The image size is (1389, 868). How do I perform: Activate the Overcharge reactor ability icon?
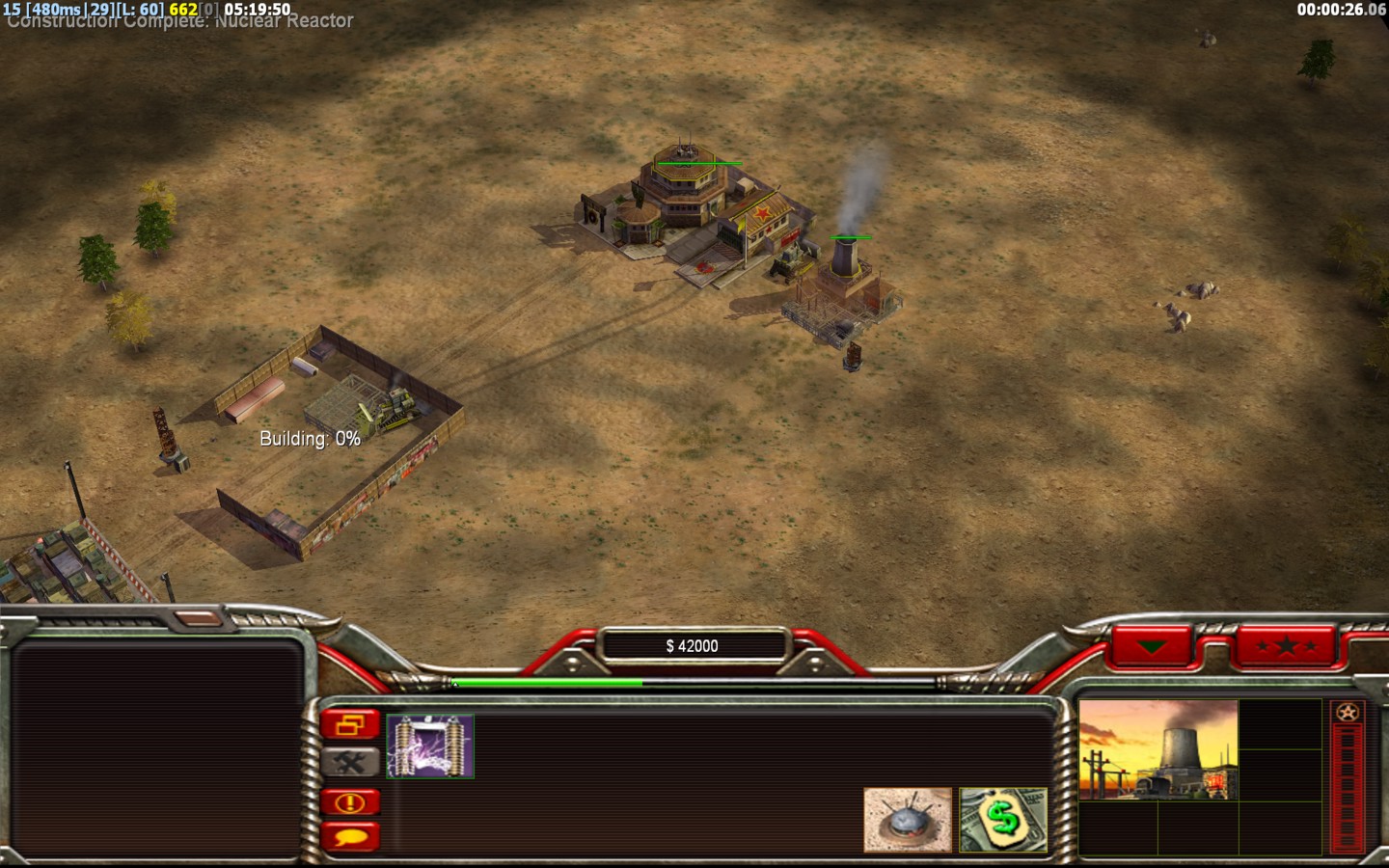430,746
